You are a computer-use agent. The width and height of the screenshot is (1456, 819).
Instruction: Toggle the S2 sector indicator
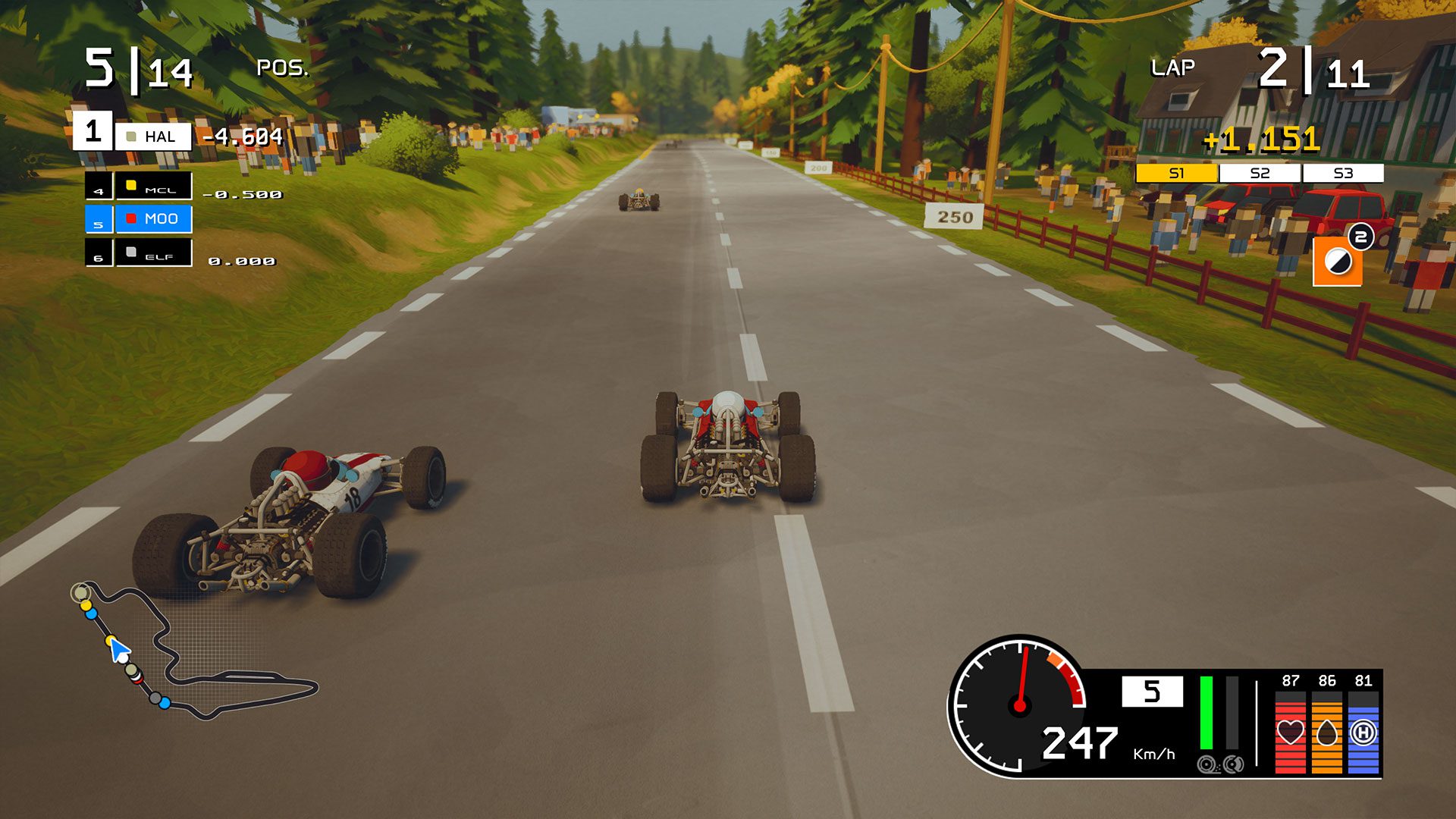pos(1259,173)
